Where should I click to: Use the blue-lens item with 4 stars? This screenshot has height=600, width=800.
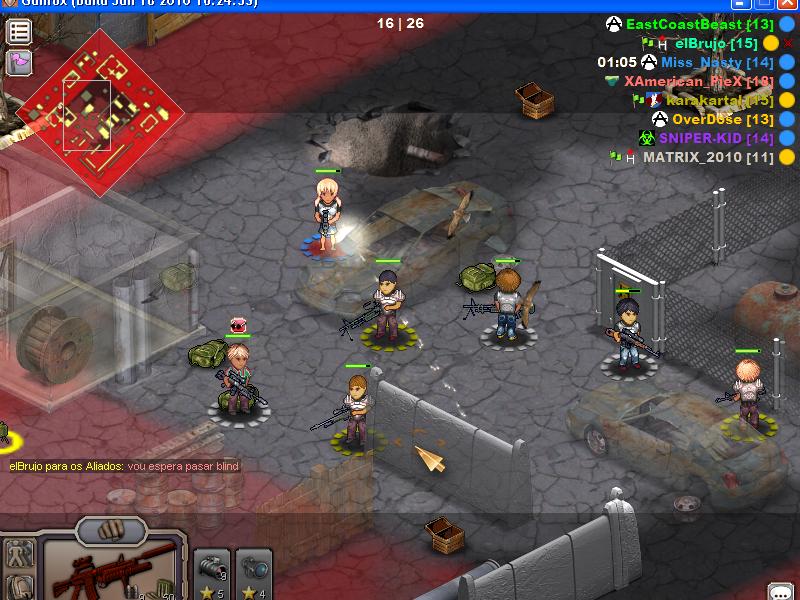(x=253, y=573)
